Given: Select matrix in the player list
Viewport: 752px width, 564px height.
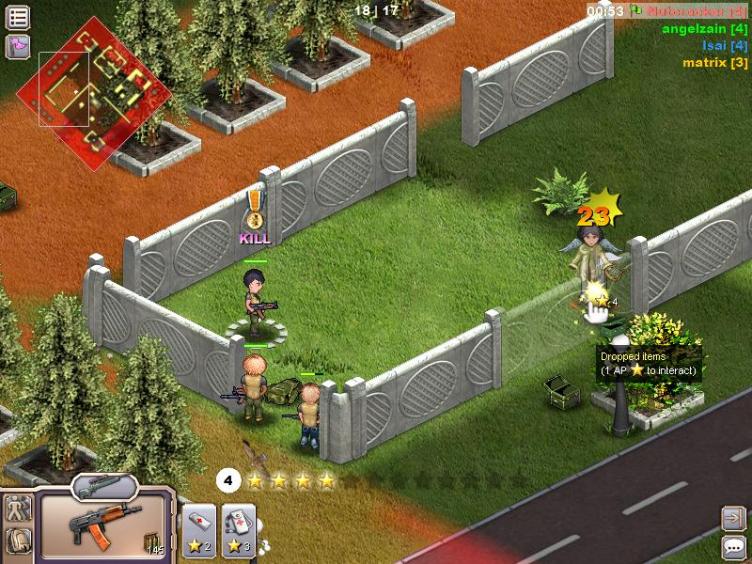Looking at the screenshot, I should click(714, 62).
